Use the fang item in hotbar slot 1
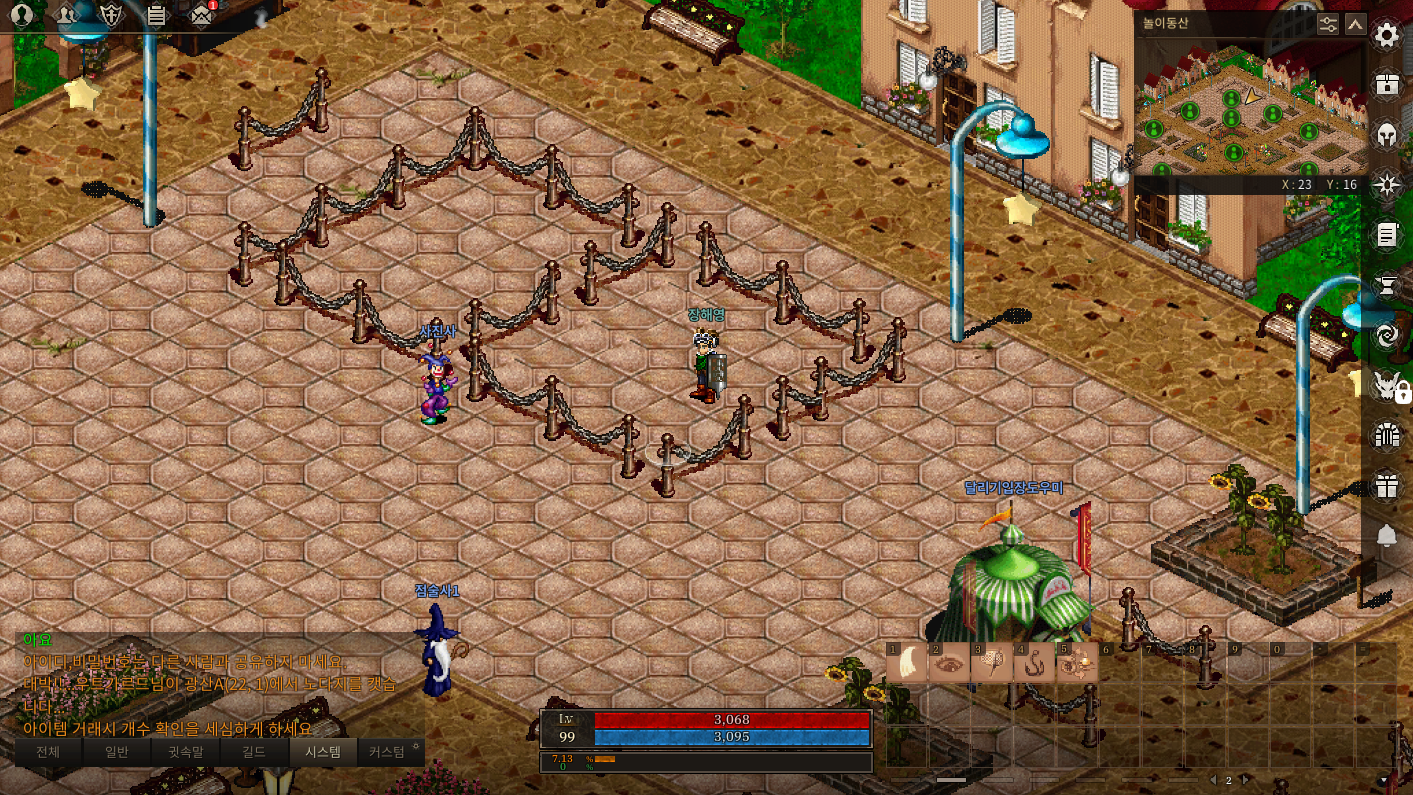 (908, 664)
